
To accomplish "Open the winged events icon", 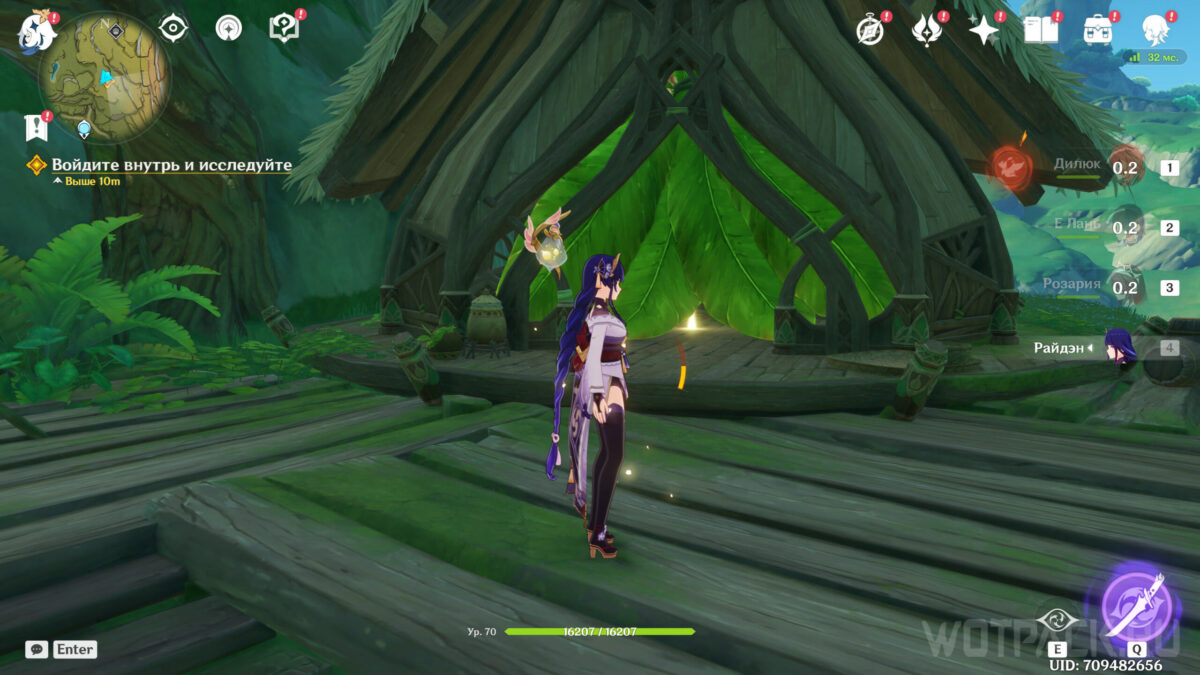I will tap(928, 30).
